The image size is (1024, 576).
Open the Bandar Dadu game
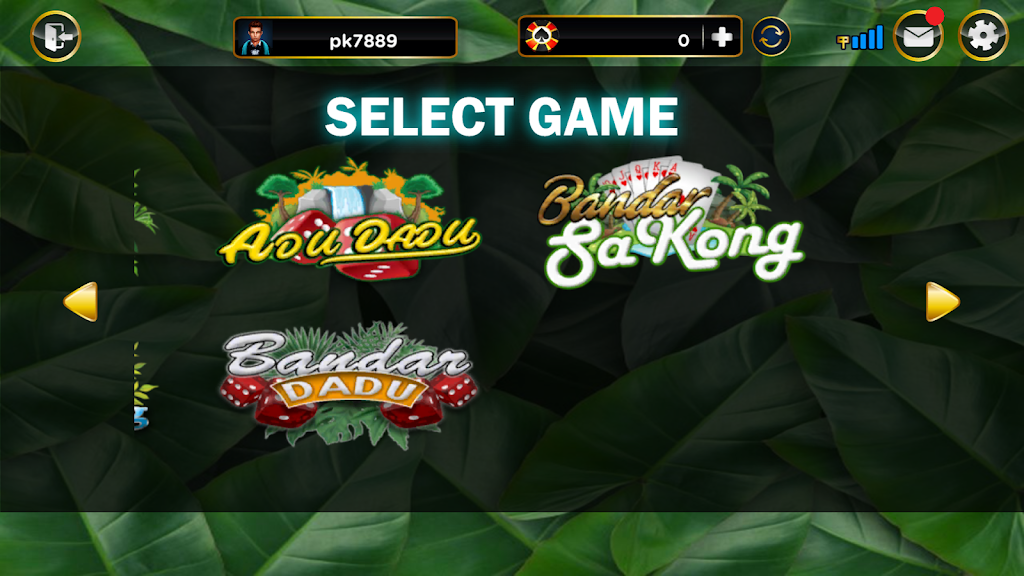coord(348,385)
